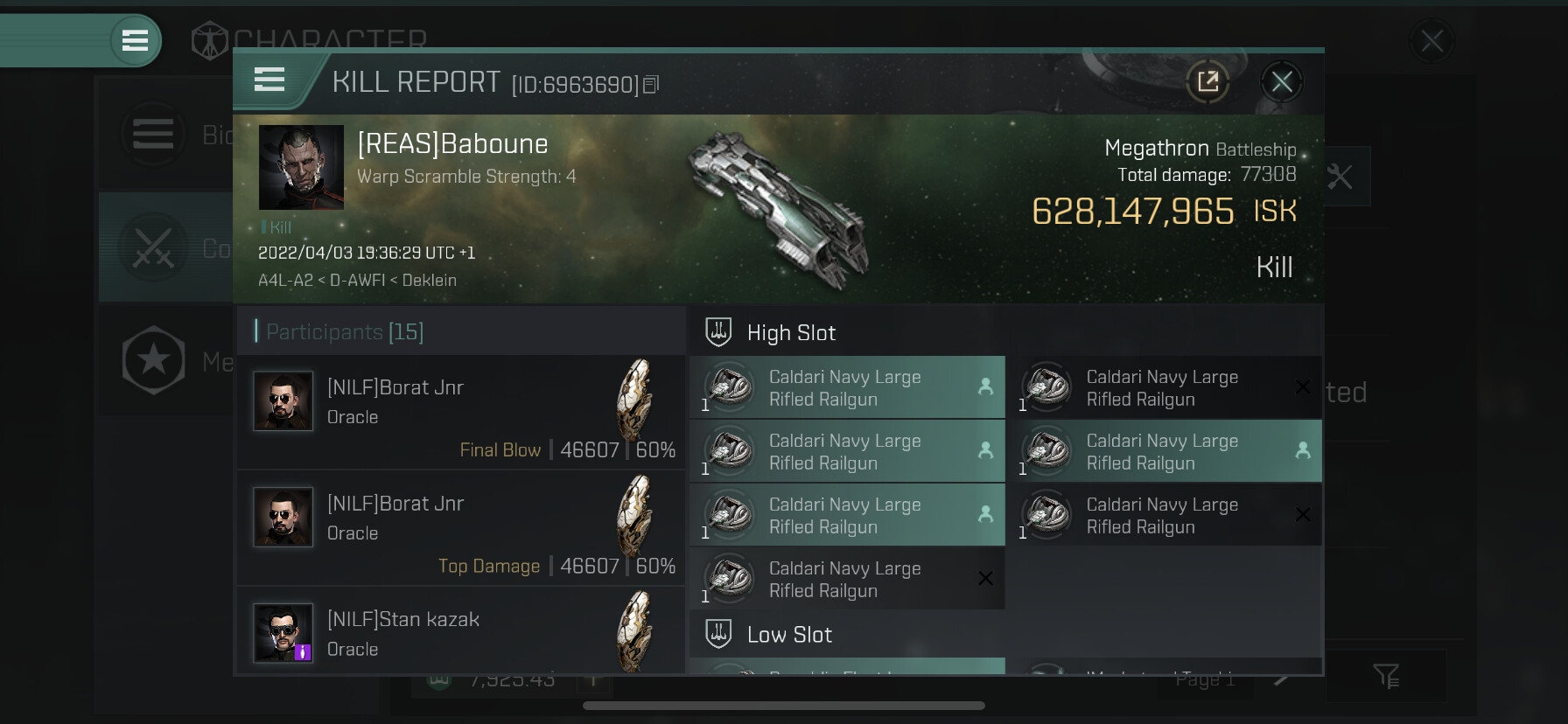Select Borat Jnr's Top Damage participant row
Screen dimensions: 1568x724
(x=461, y=528)
